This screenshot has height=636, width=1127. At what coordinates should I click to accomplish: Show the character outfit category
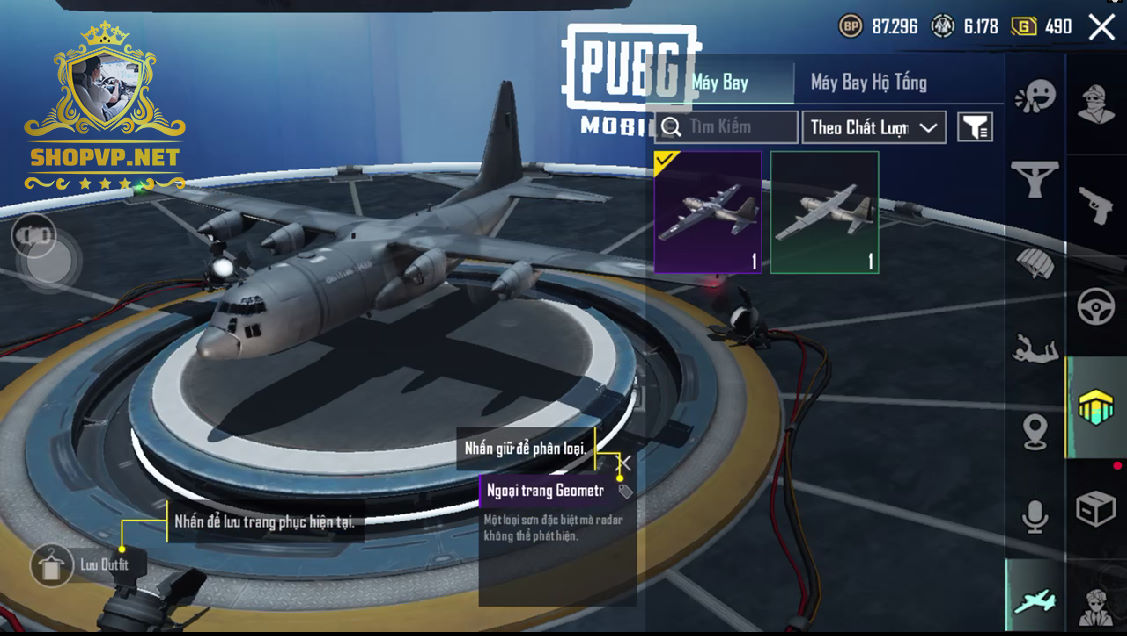(x=1096, y=105)
